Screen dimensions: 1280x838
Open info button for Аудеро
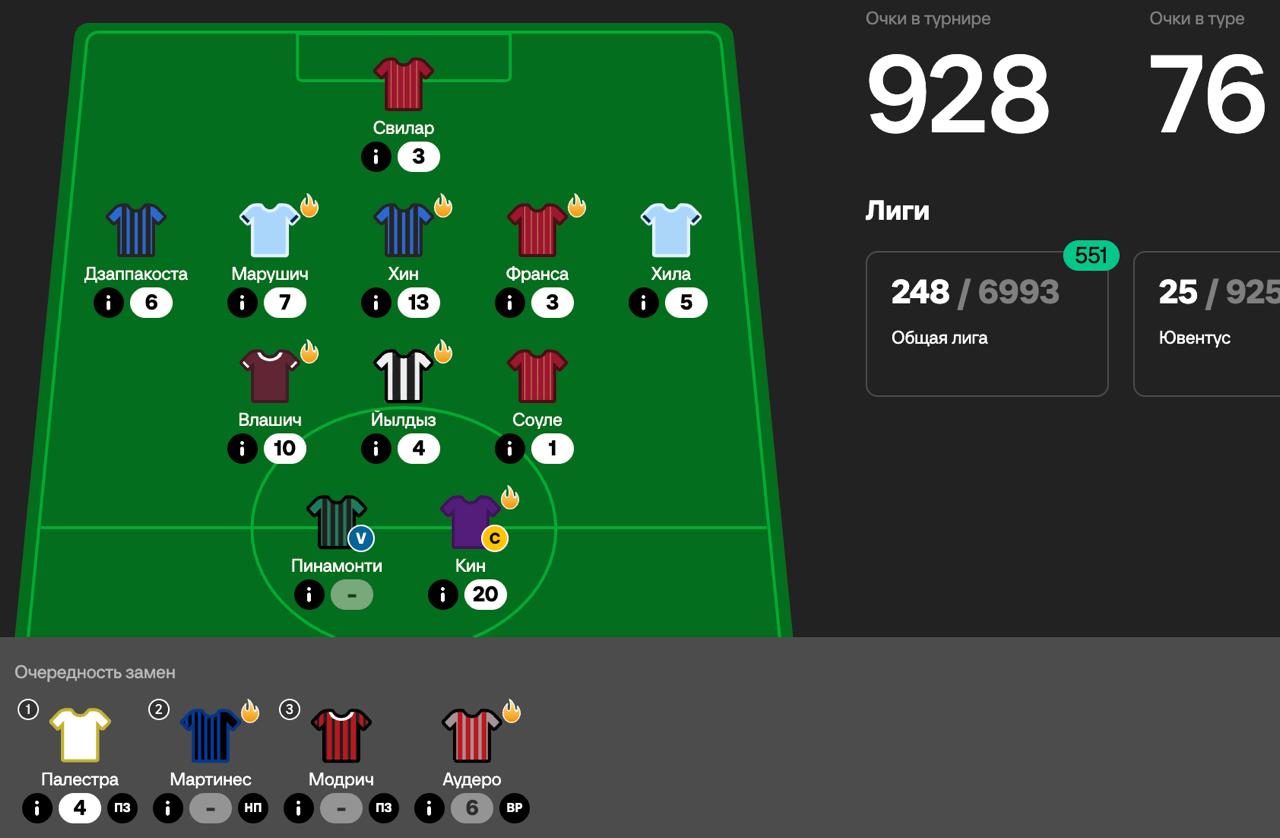point(429,808)
